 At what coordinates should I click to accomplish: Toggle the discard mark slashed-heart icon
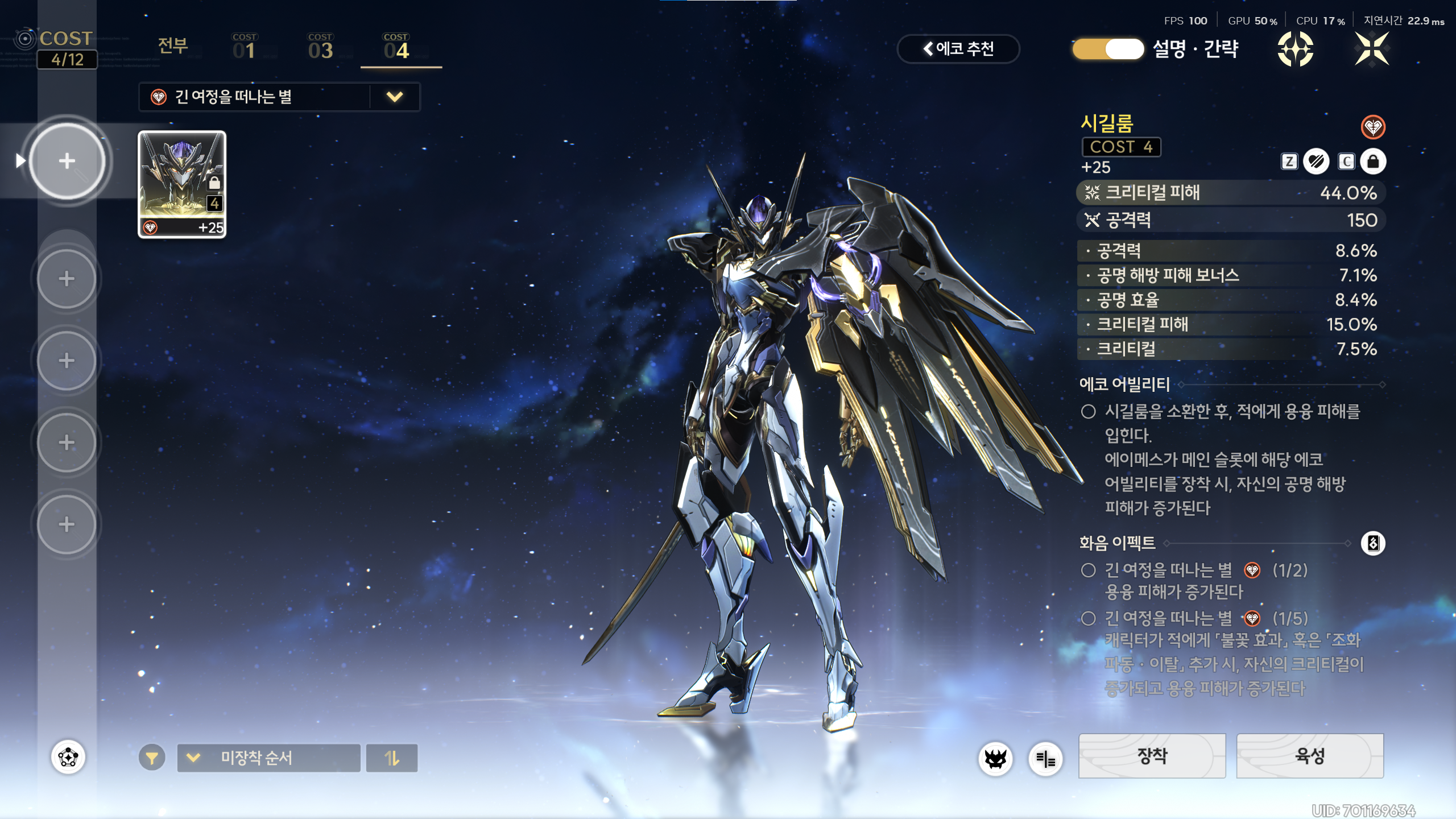tap(1316, 162)
